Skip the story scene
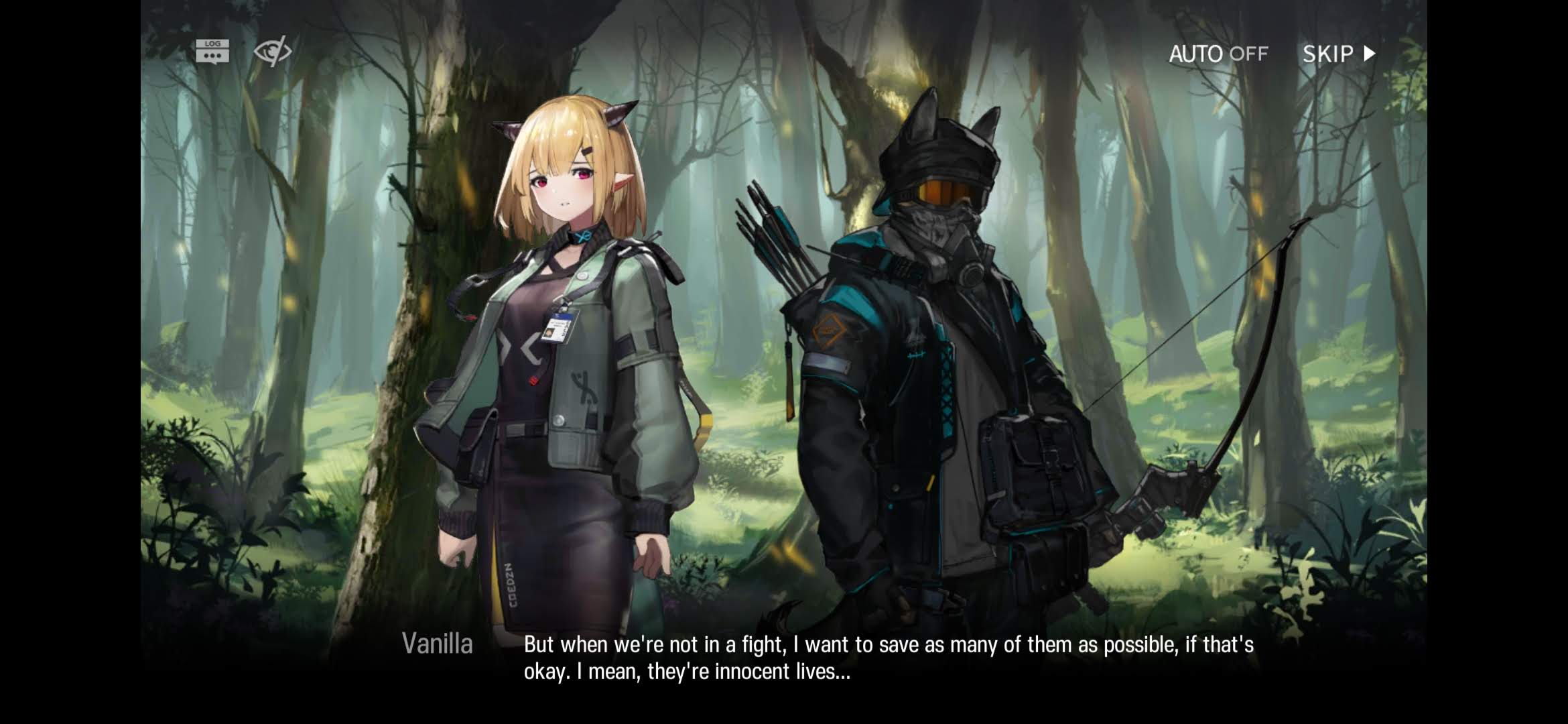The width and height of the screenshot is (1568, 724). pyautogui.click(x=1338, y=54)
